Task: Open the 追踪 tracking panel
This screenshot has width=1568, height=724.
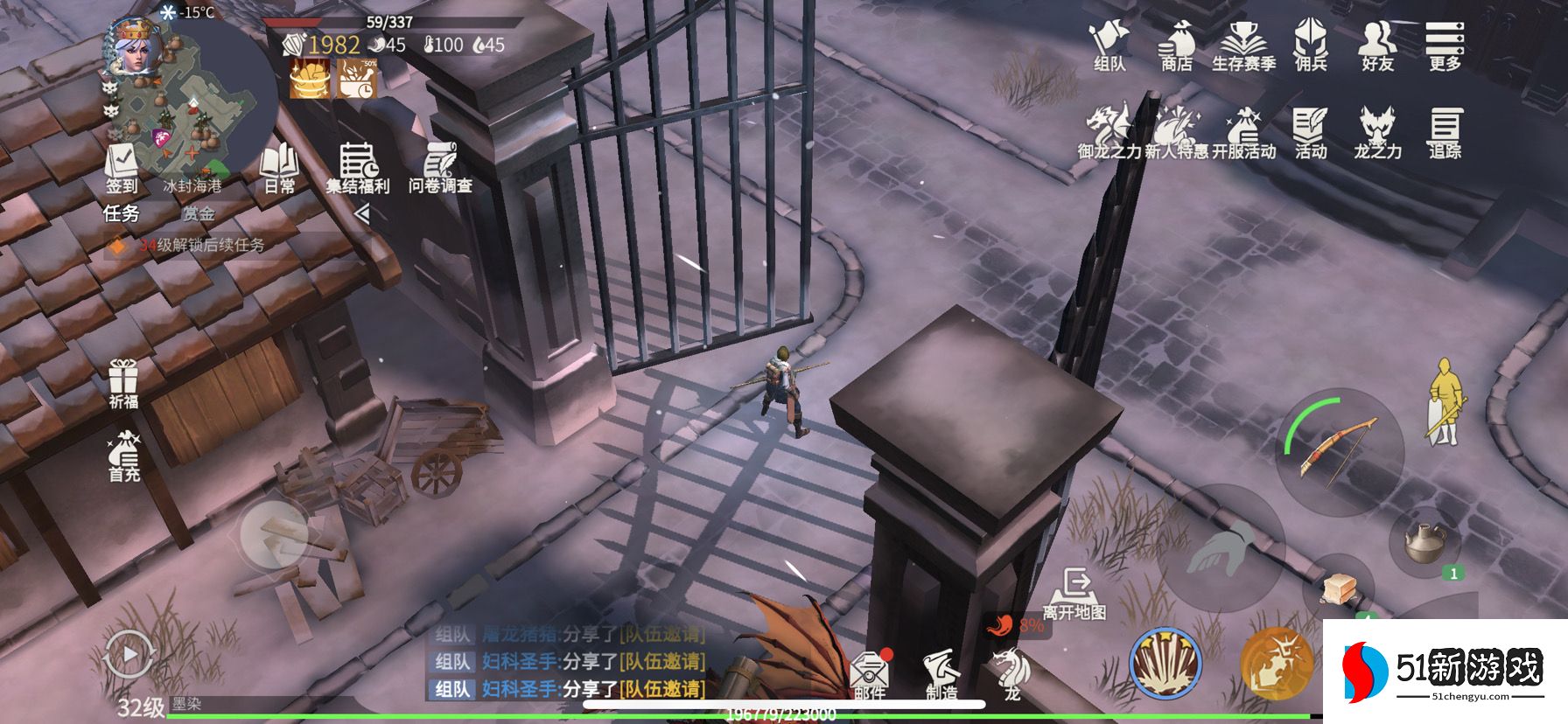Action: [1445, 131]
